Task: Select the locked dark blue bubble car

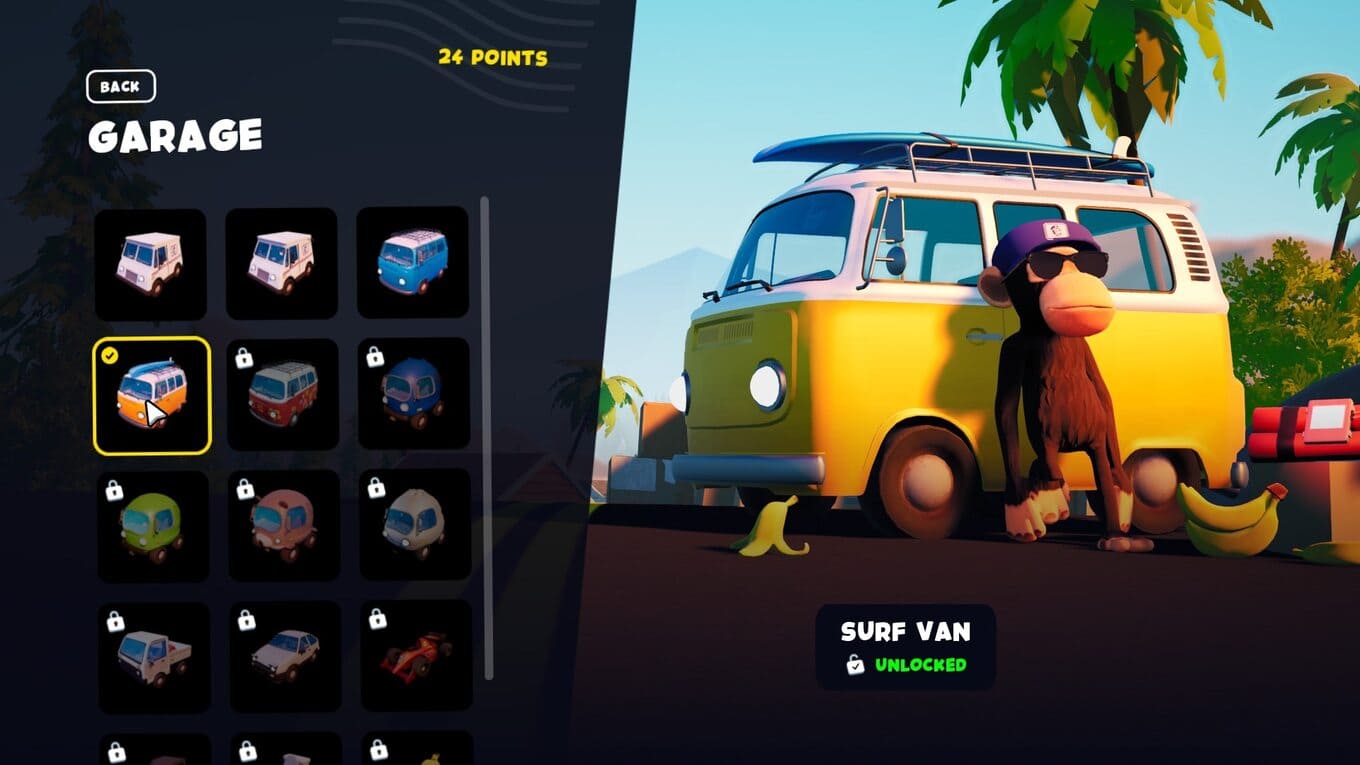Action: tap(413, 394)
